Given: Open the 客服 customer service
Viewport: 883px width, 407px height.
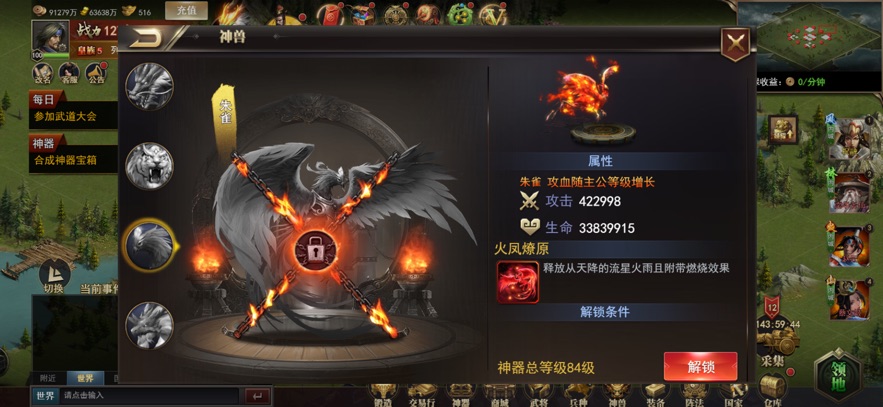Looking at the screenshot, I should tap(69, 73).
